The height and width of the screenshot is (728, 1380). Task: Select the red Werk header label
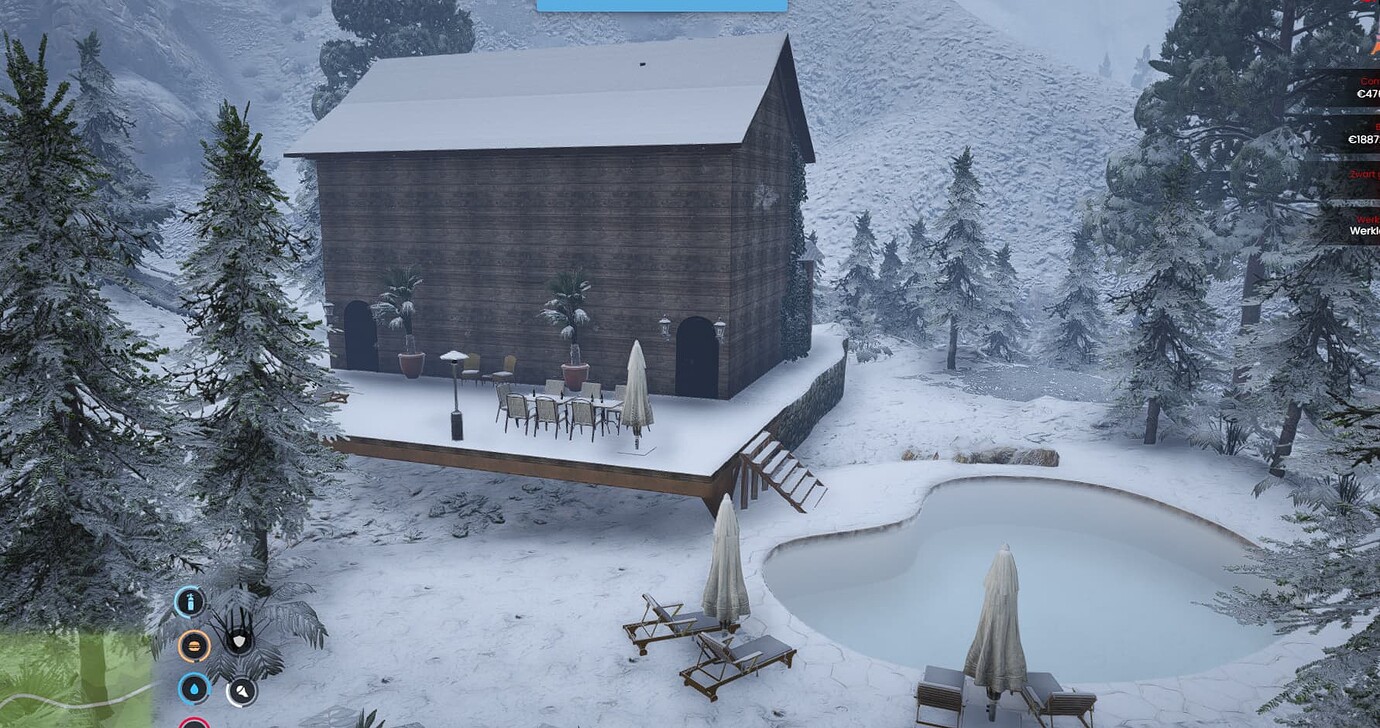[x=1366, y=220]
